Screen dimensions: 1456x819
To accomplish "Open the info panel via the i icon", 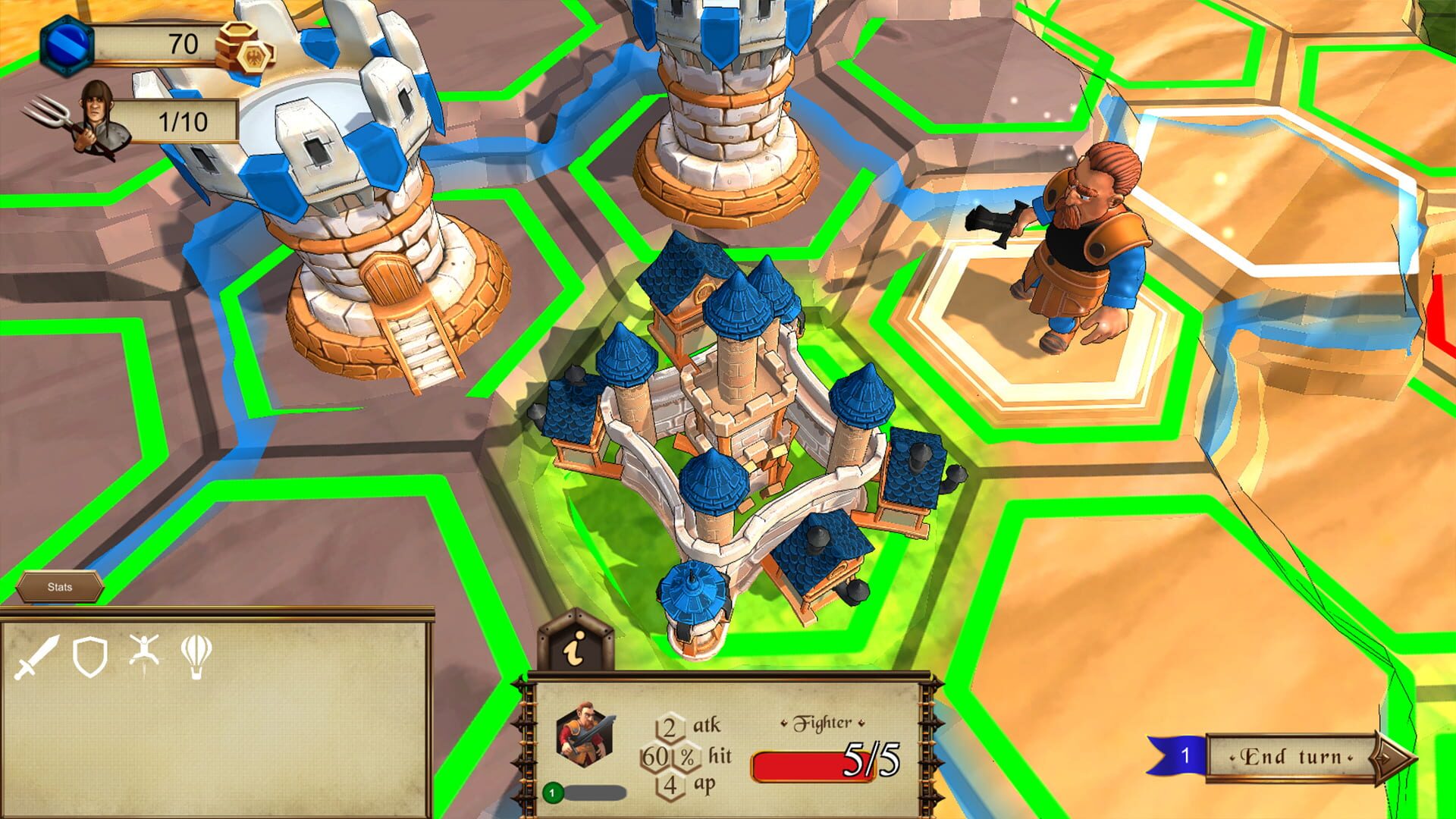I will point(575,649).
